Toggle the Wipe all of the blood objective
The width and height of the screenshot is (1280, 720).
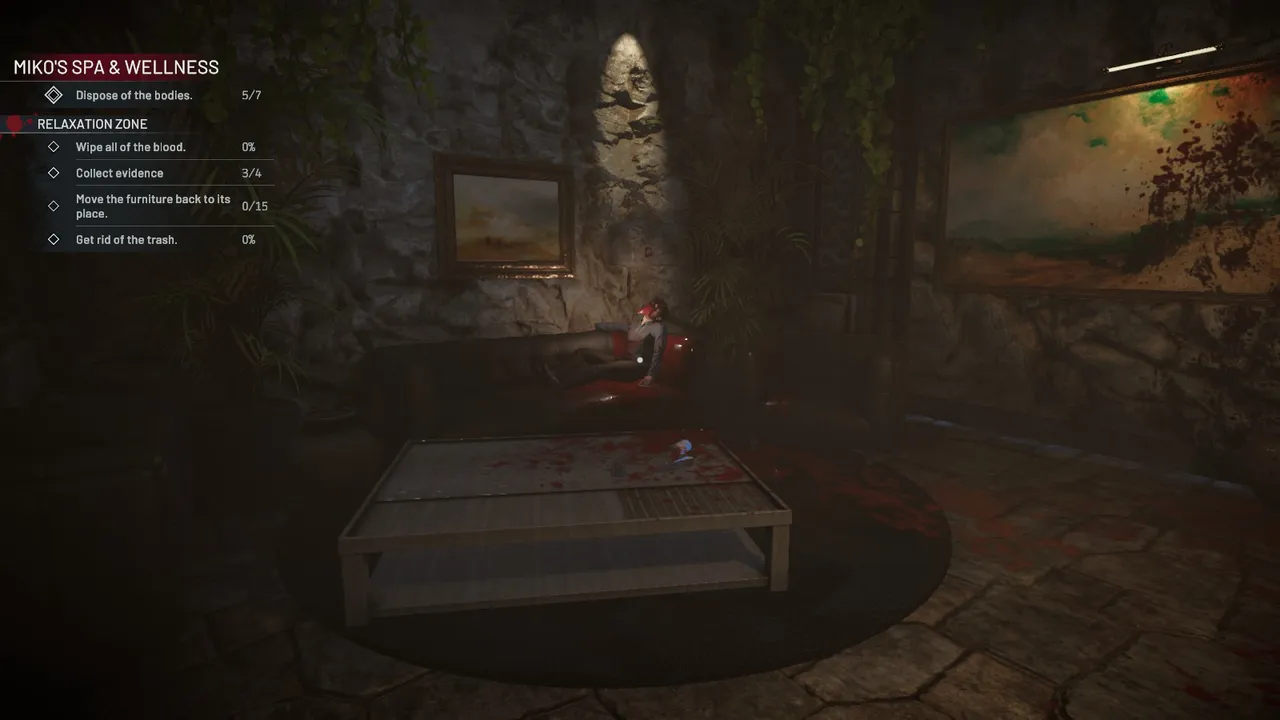(x=130, y=146)
